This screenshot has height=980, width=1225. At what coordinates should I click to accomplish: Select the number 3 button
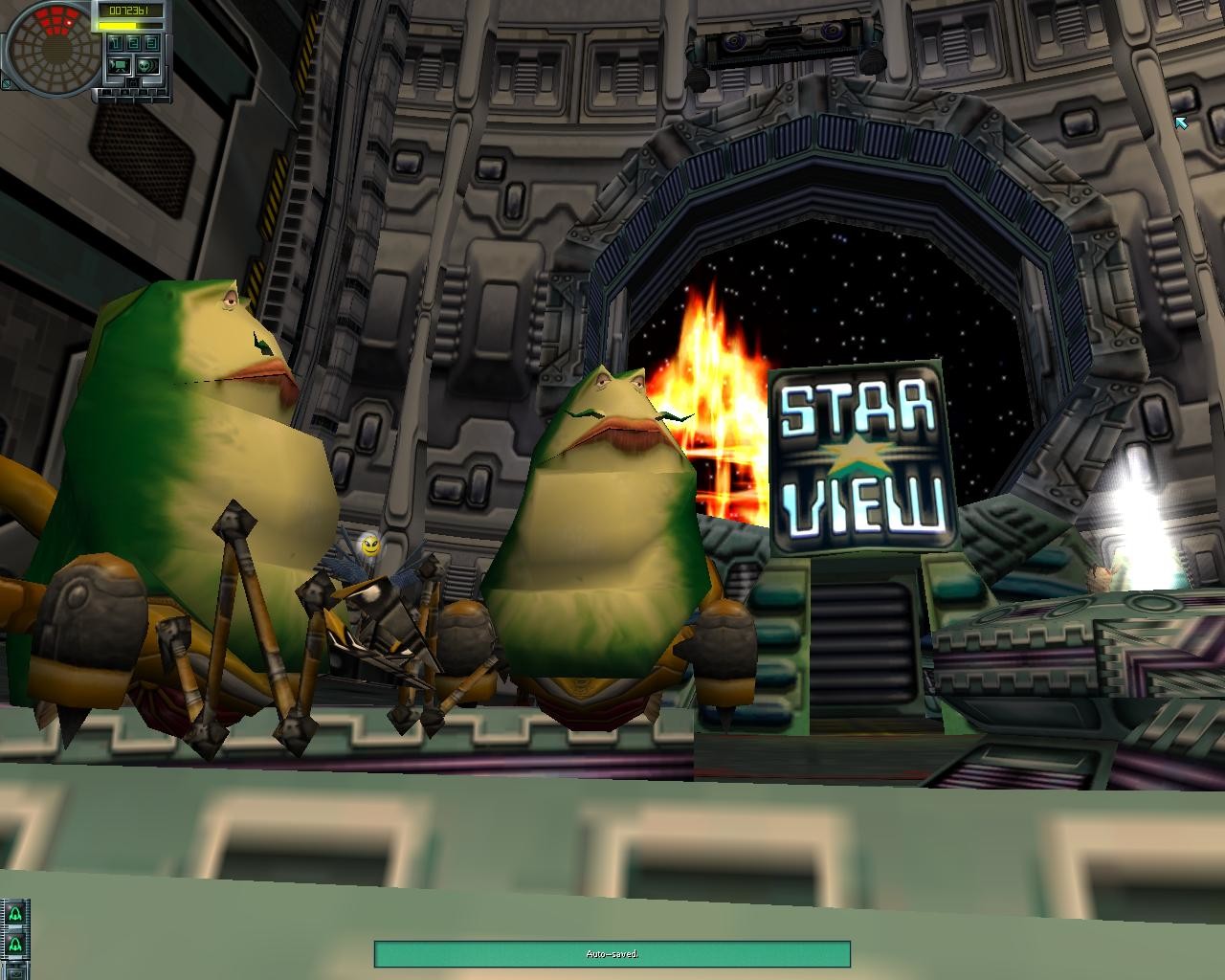152,43
